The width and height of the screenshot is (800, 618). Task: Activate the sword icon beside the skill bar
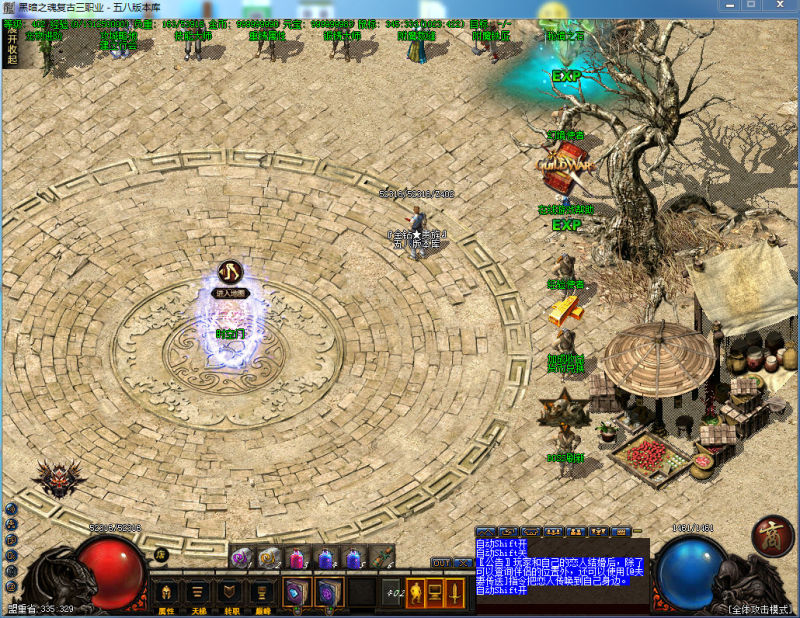tap(455, 592)
